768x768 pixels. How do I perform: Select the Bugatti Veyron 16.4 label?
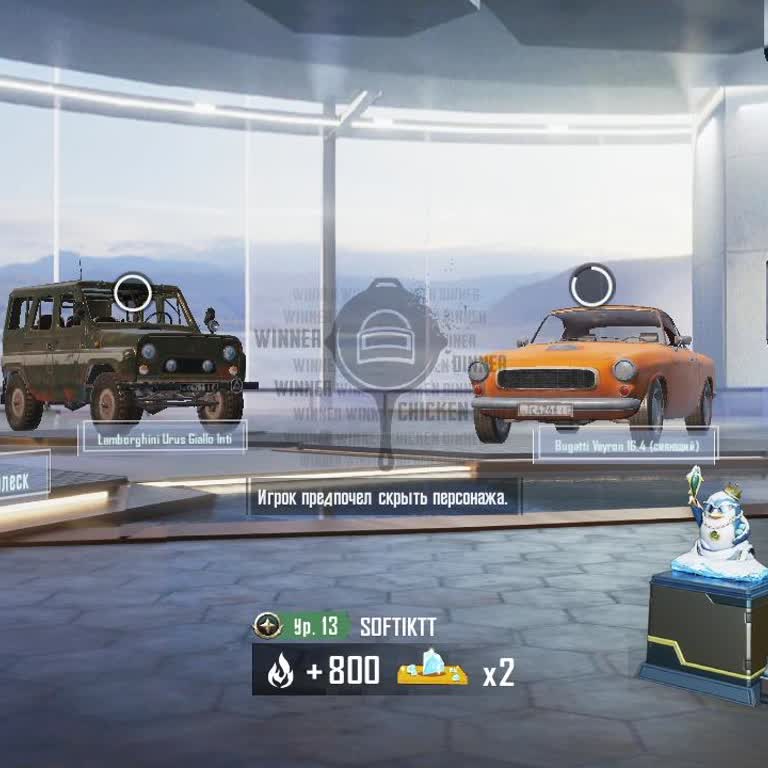(626, 444)
